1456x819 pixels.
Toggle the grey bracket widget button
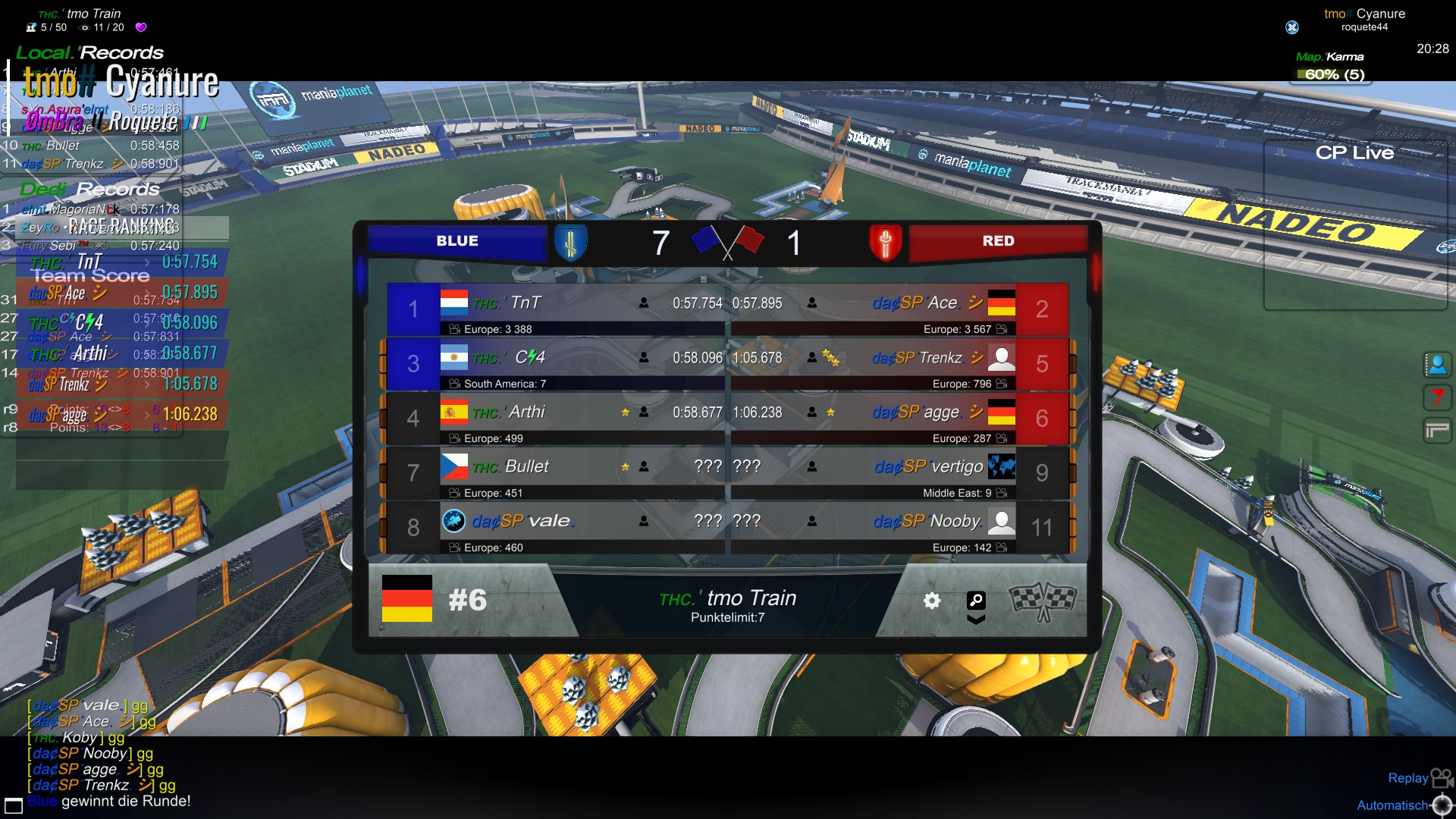1437,431
